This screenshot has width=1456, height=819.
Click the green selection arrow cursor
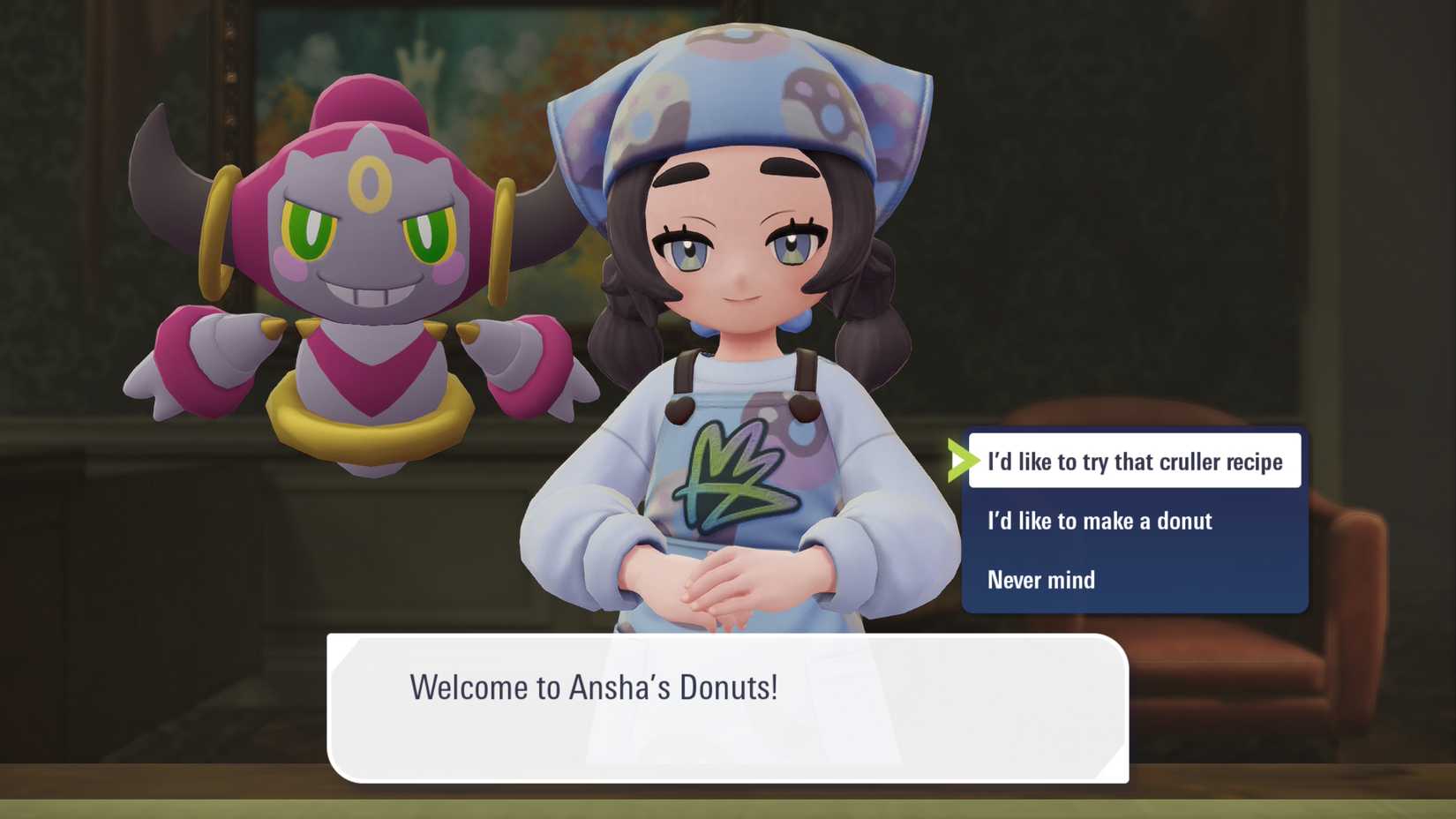click(963, 461)
